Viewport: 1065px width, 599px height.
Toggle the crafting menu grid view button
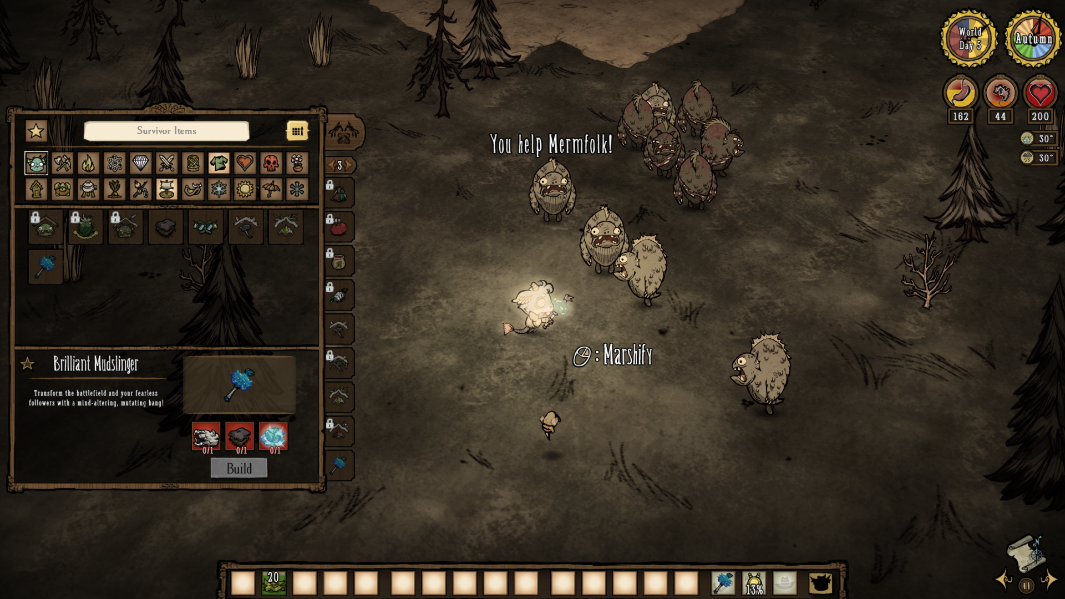click(297, 131)
